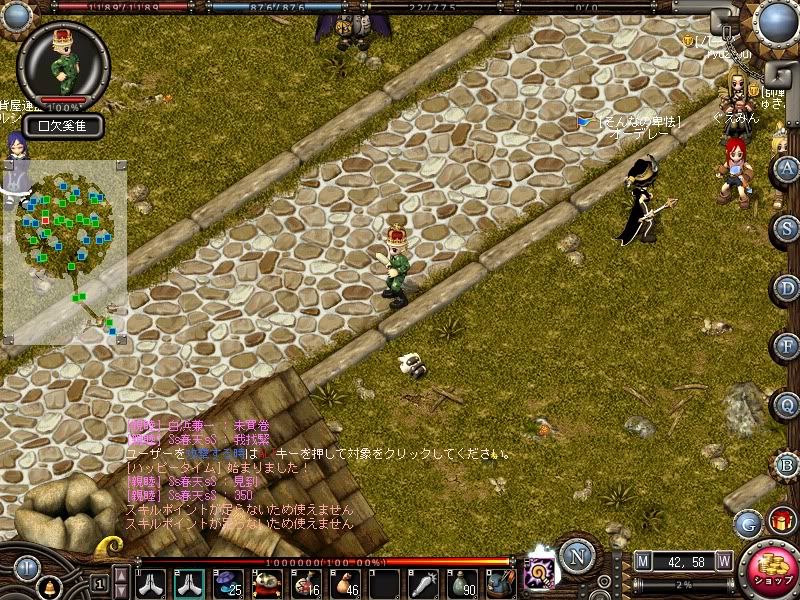Choose the round Q side button
This screenshot has width=800, height=600.
(788, 405)
